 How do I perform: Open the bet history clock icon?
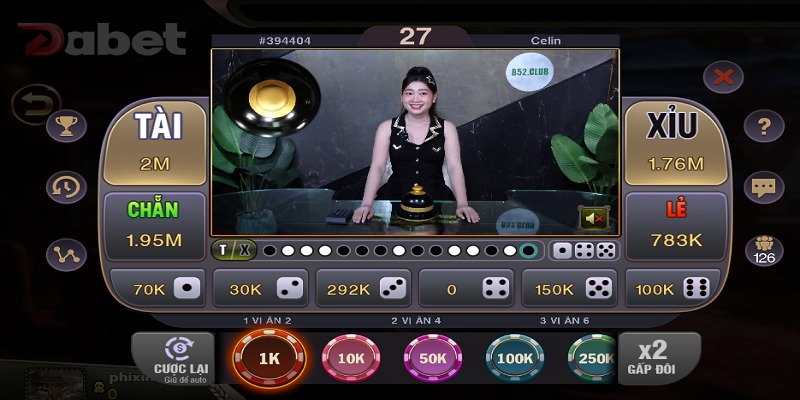[66, 187]
